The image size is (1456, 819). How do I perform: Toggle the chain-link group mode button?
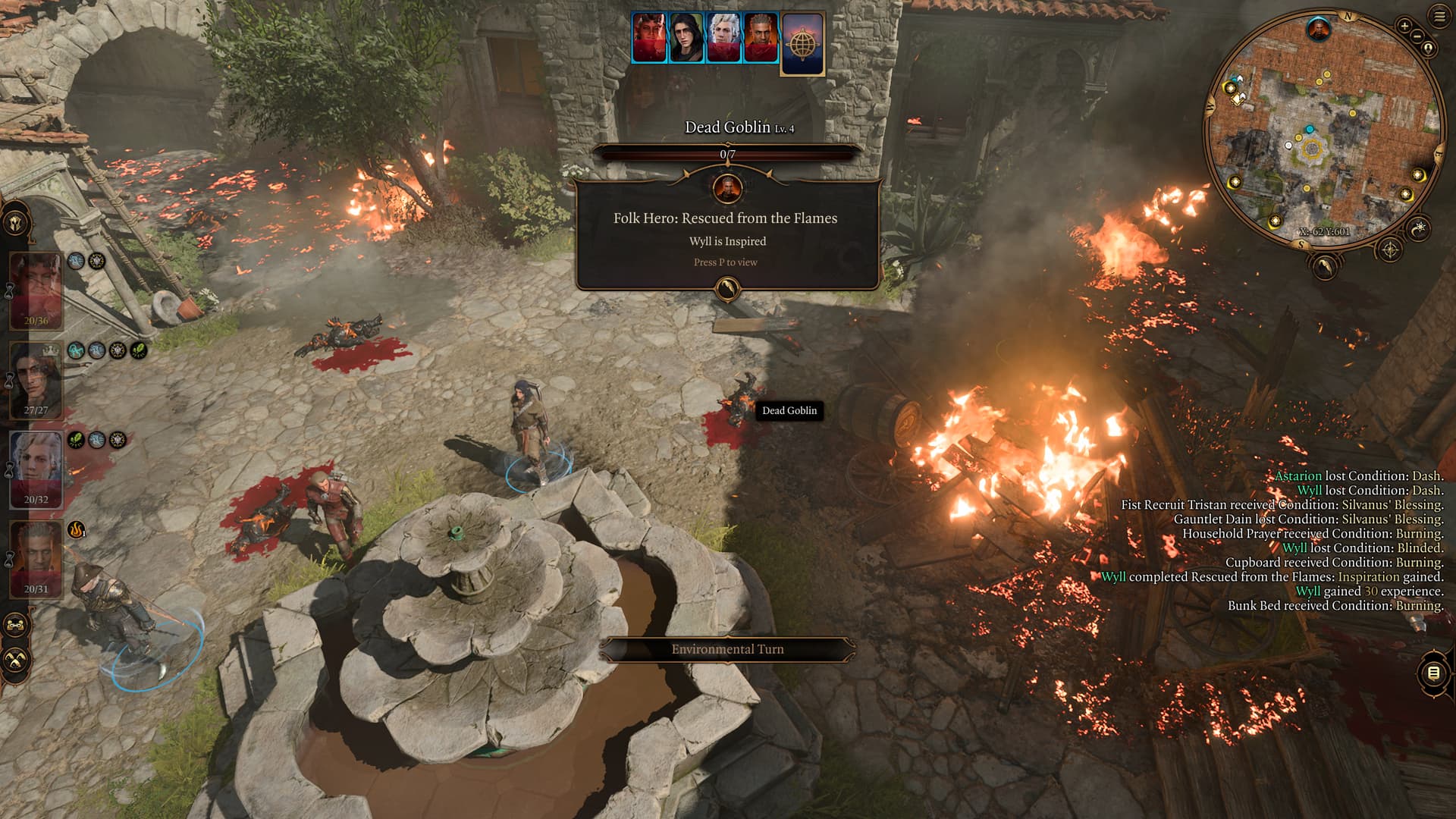tap(15, 625)
